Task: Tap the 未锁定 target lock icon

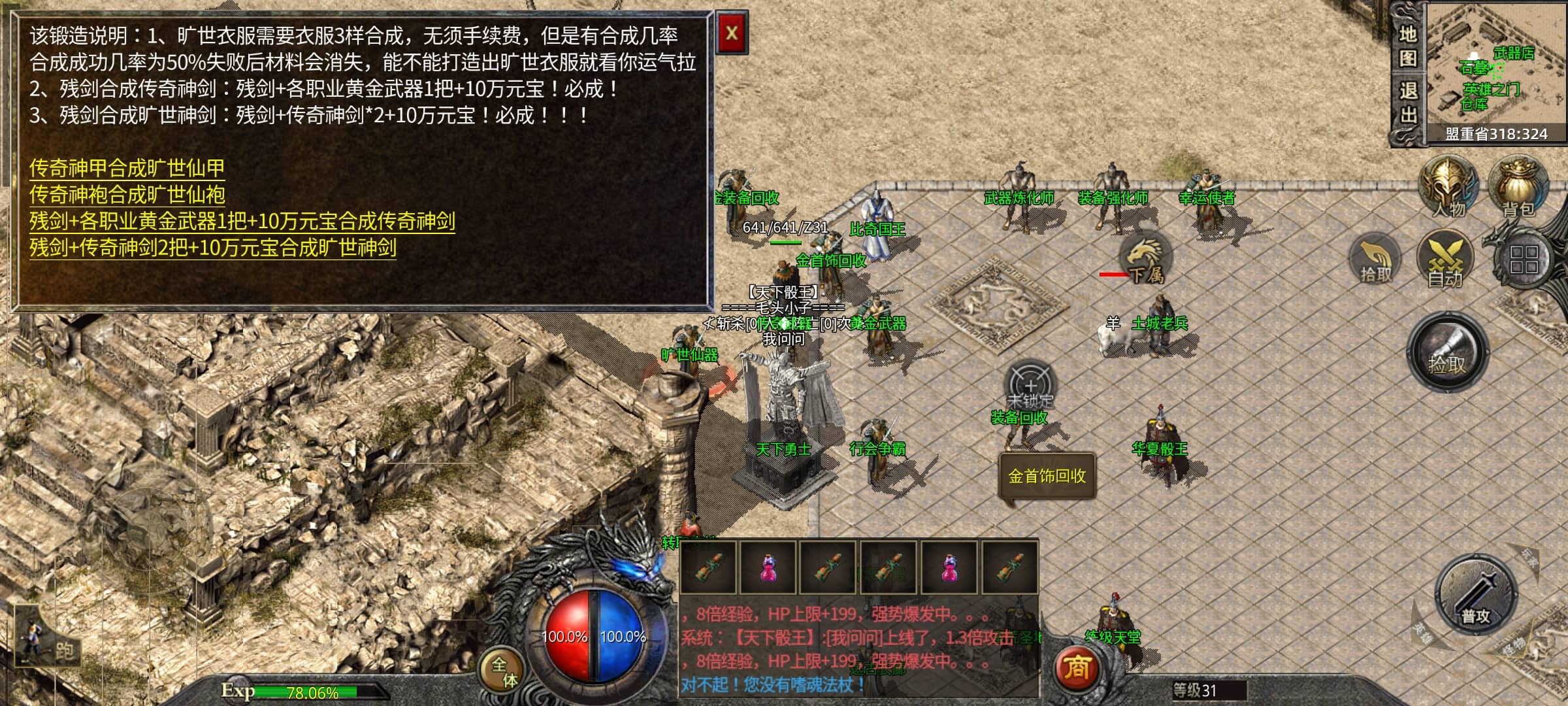Action: pos(1030,386)
